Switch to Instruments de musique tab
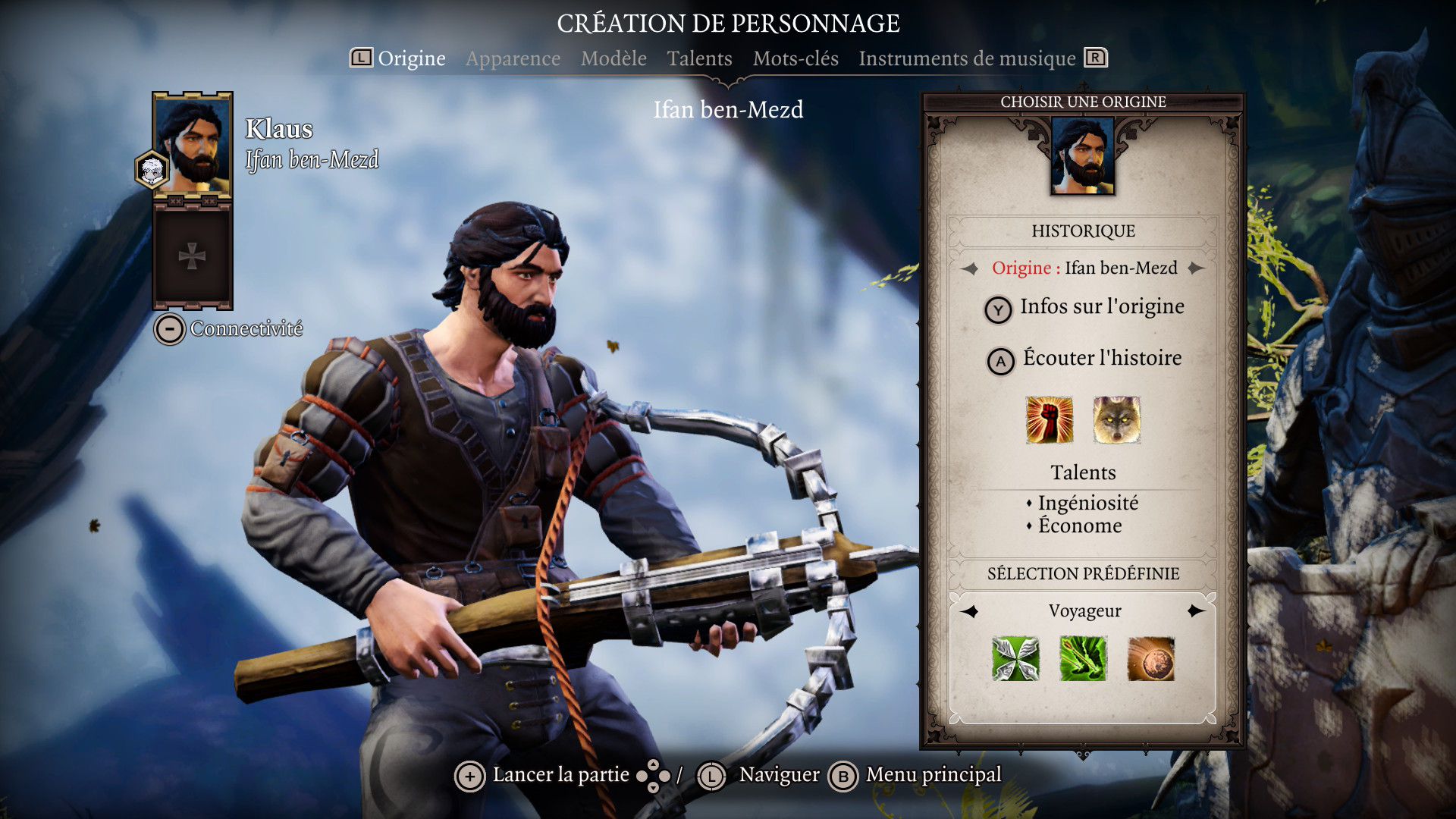Screen dimensions: 1456x819 [x=967, y=58]
